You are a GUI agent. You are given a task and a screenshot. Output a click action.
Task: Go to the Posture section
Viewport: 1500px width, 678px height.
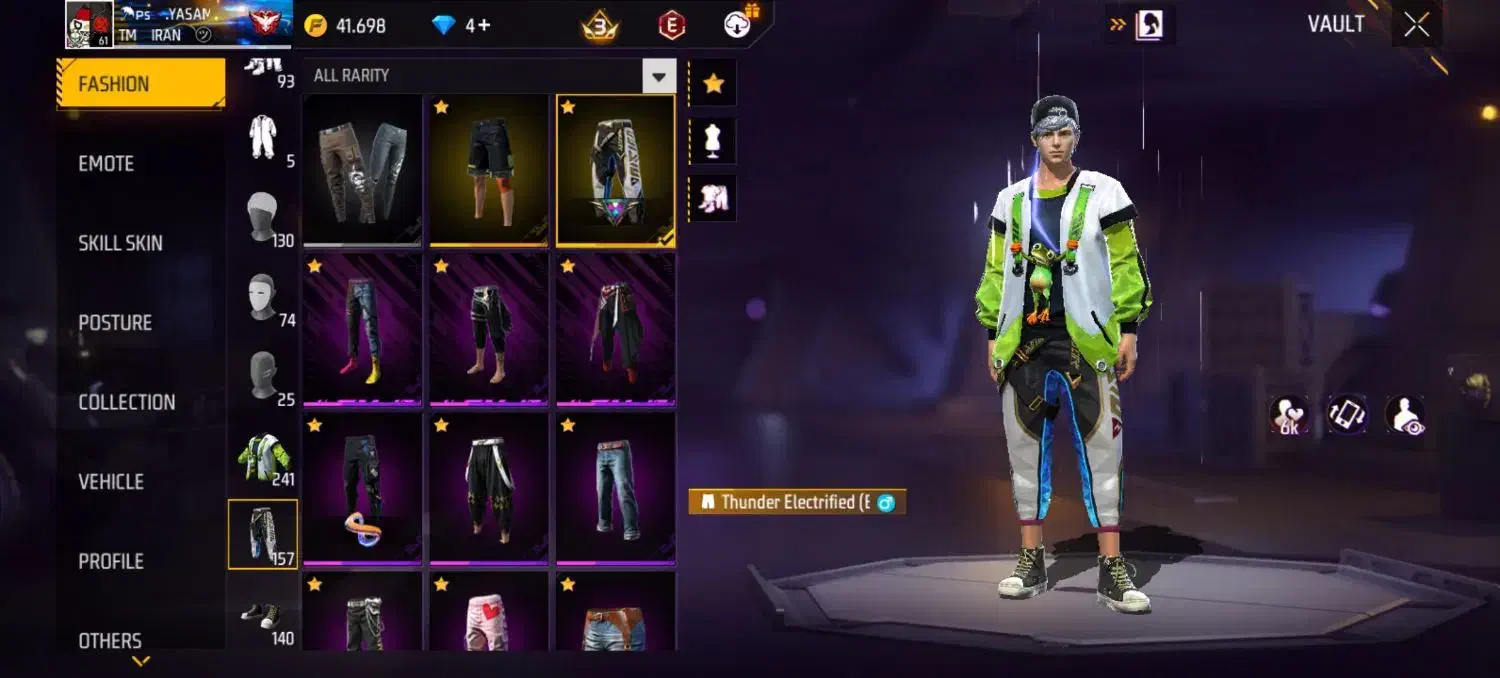115,323
